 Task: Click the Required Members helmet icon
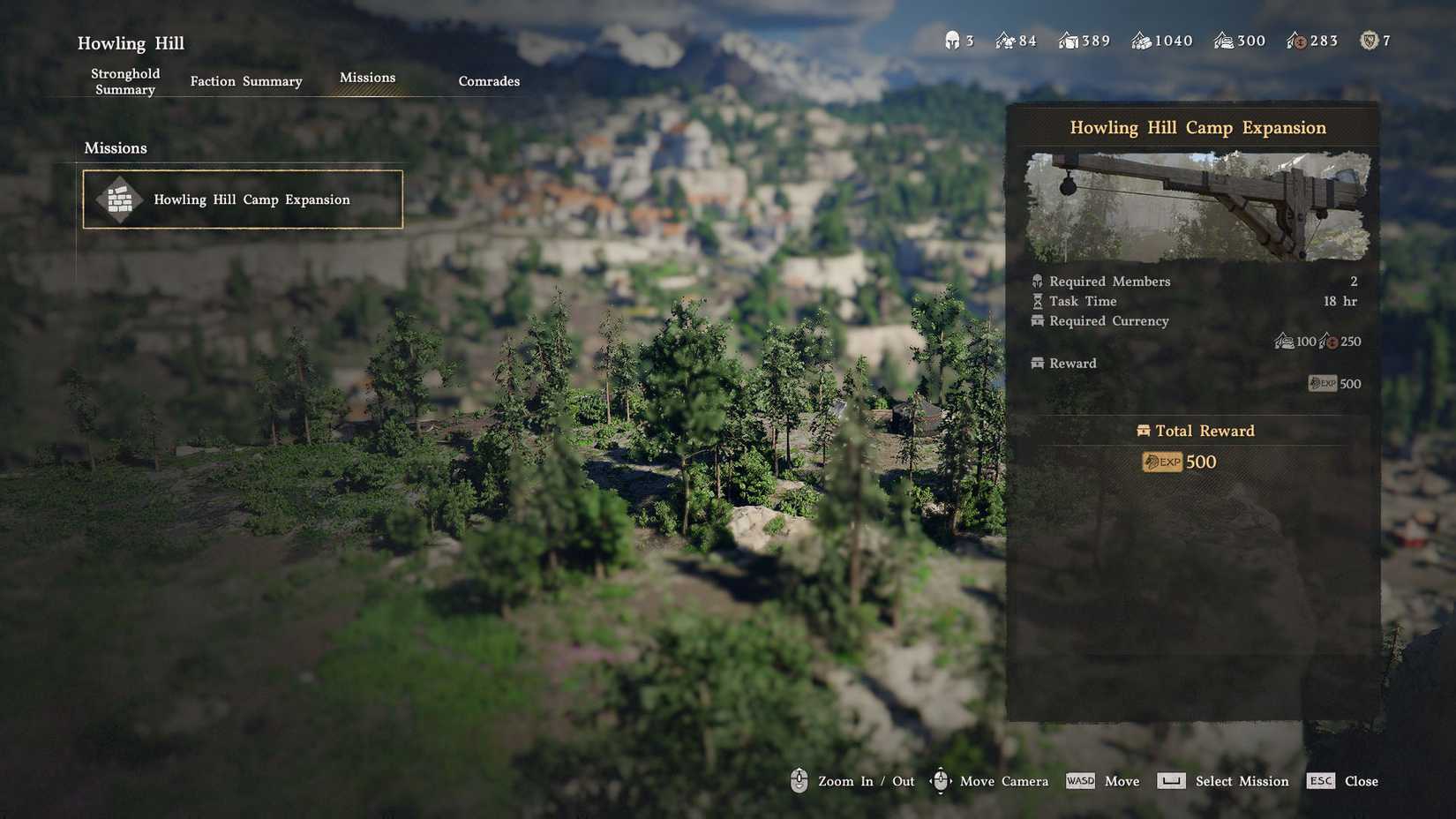coord(1038,281)
